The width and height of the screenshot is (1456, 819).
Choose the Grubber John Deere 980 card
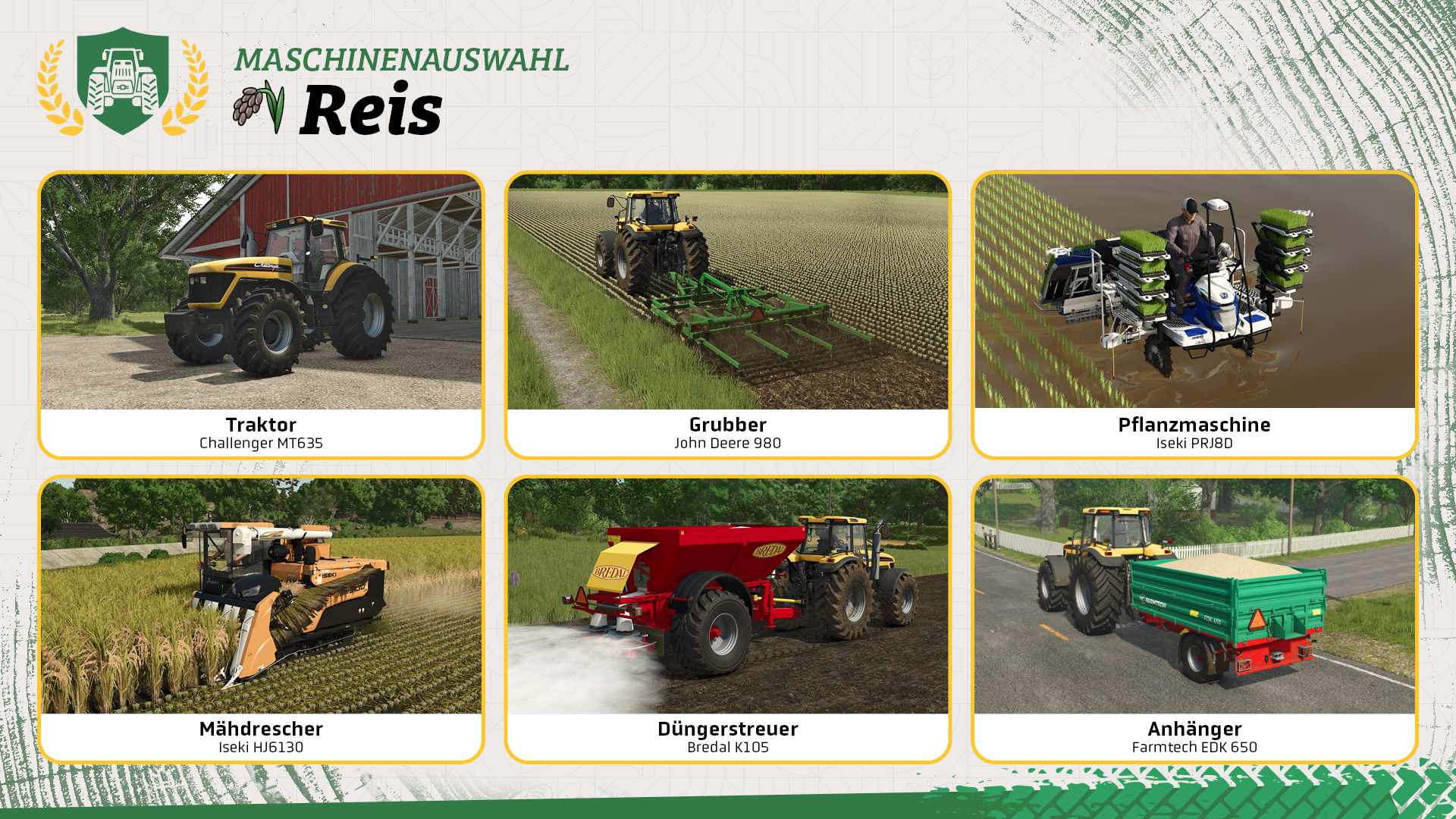727,315
